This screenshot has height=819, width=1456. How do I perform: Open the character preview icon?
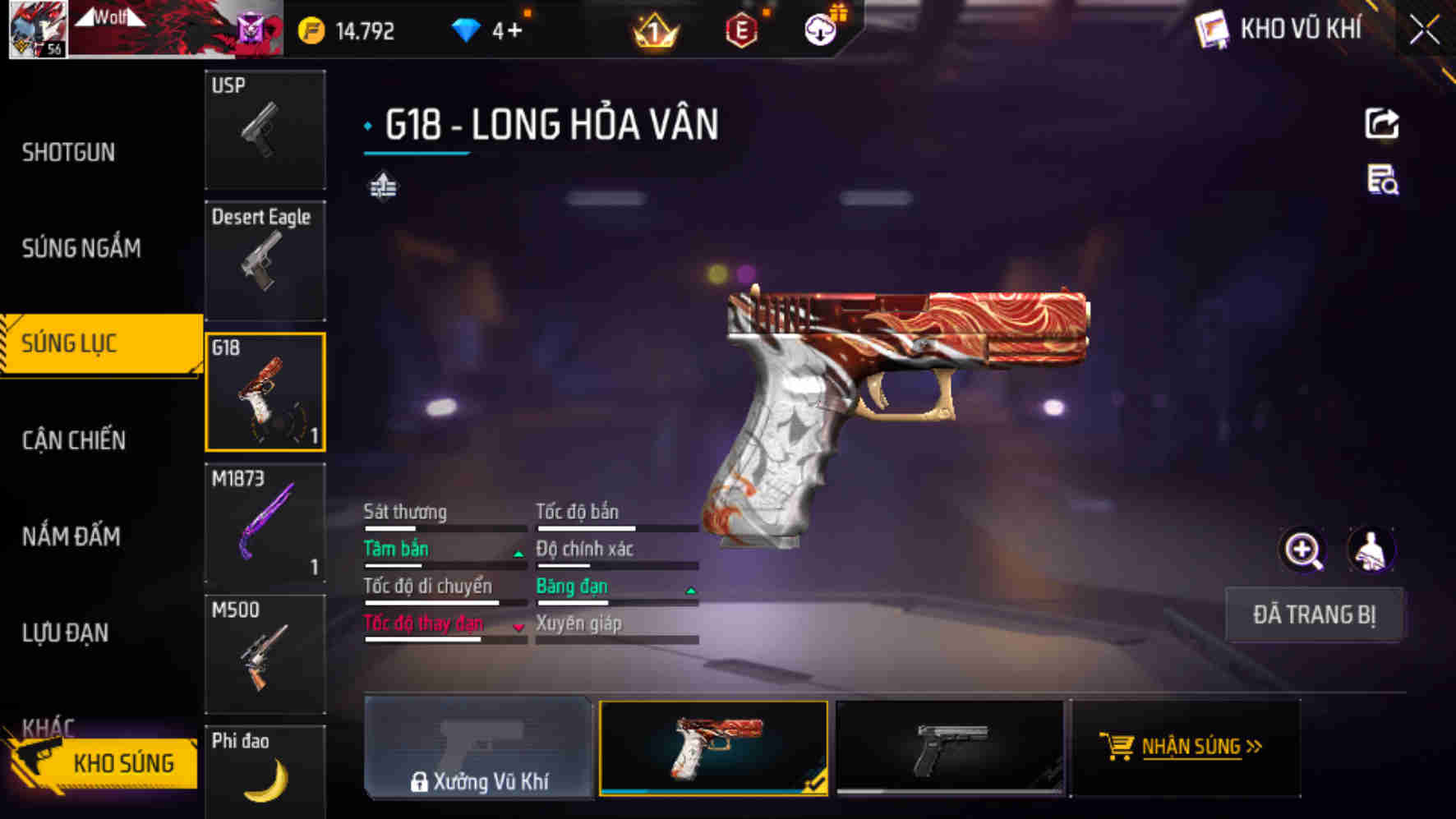[x=1370, y=550]
